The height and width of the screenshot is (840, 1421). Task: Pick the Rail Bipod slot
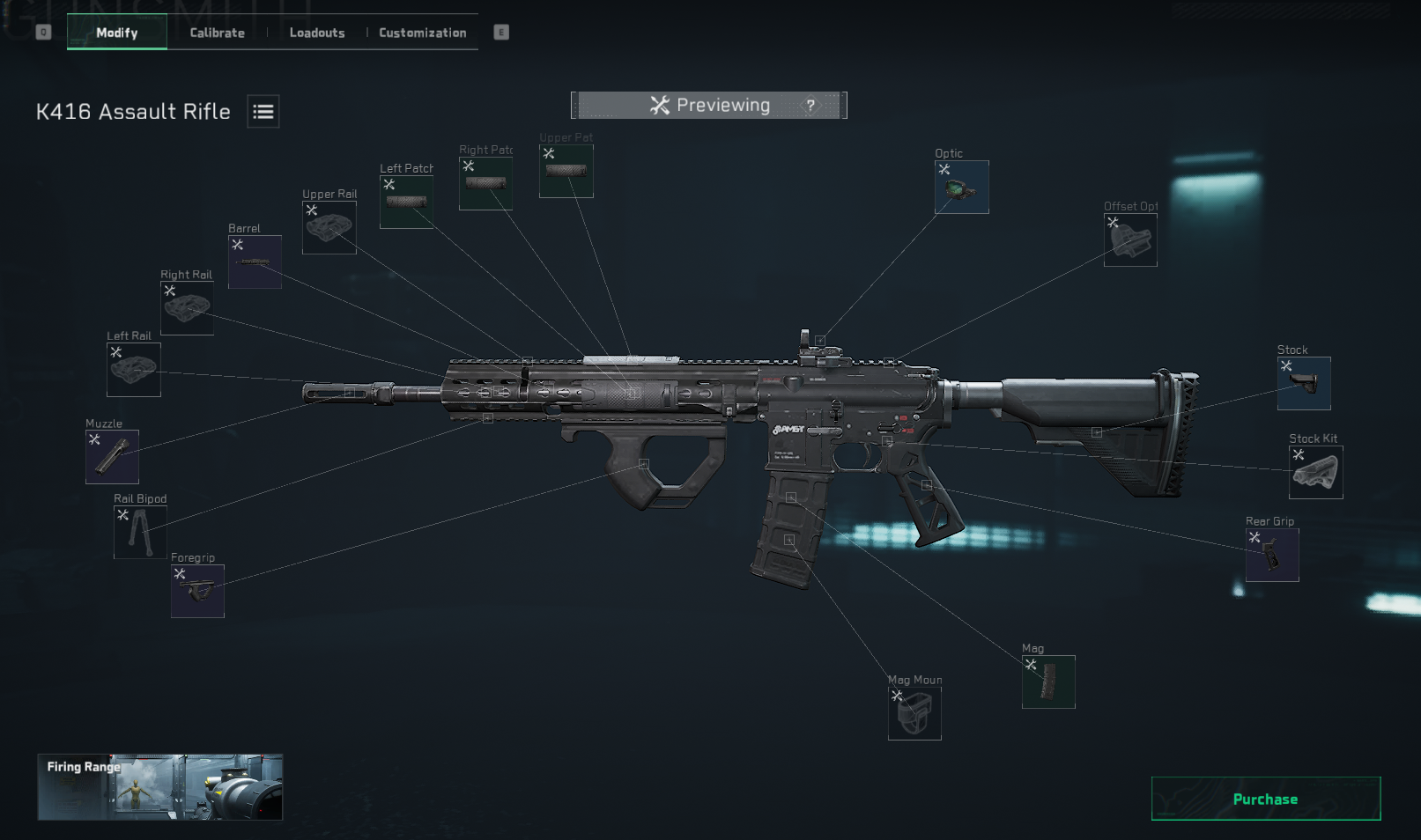pos(140,532)
